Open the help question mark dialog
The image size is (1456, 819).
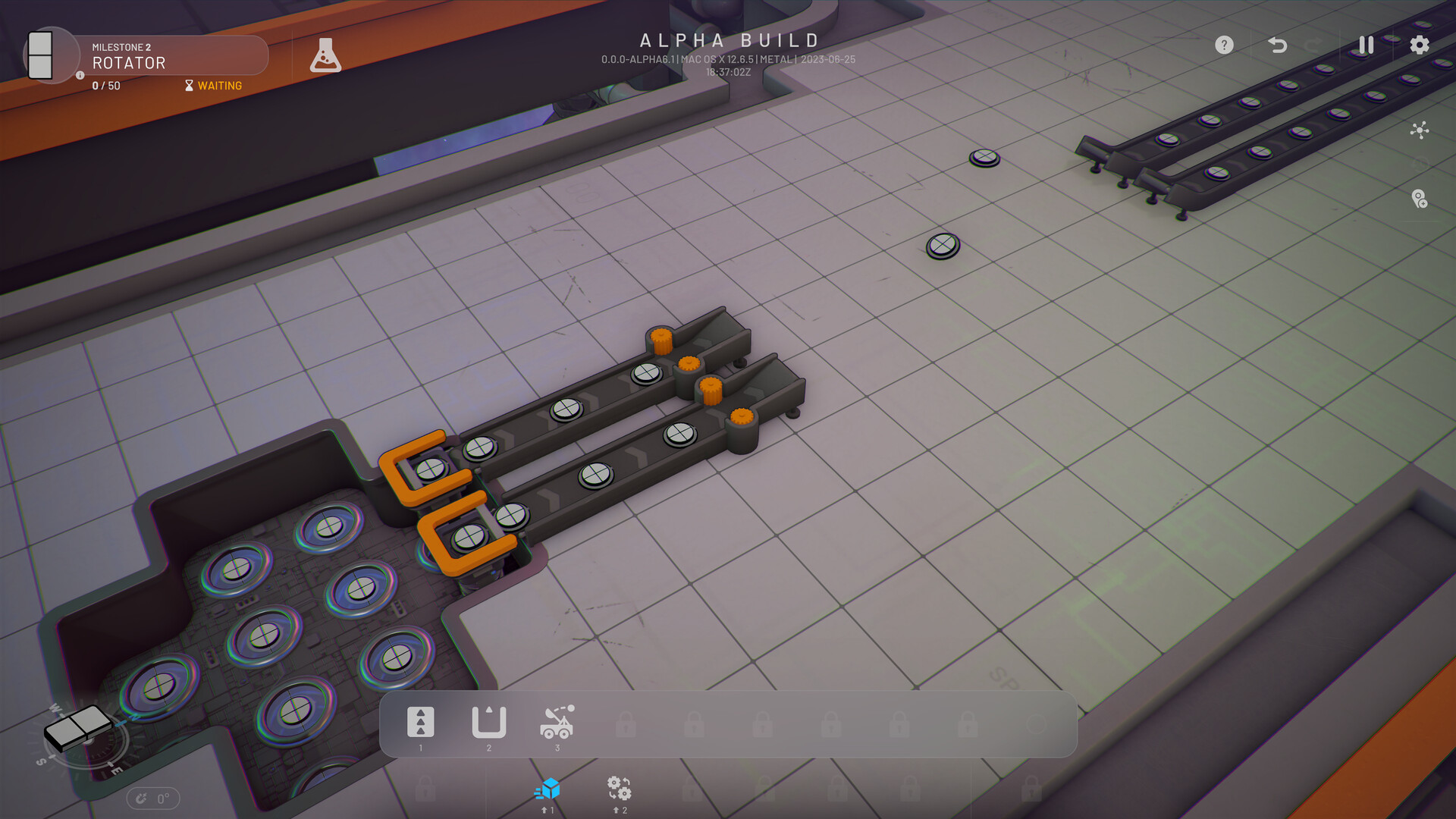(x=1224, y=45)
